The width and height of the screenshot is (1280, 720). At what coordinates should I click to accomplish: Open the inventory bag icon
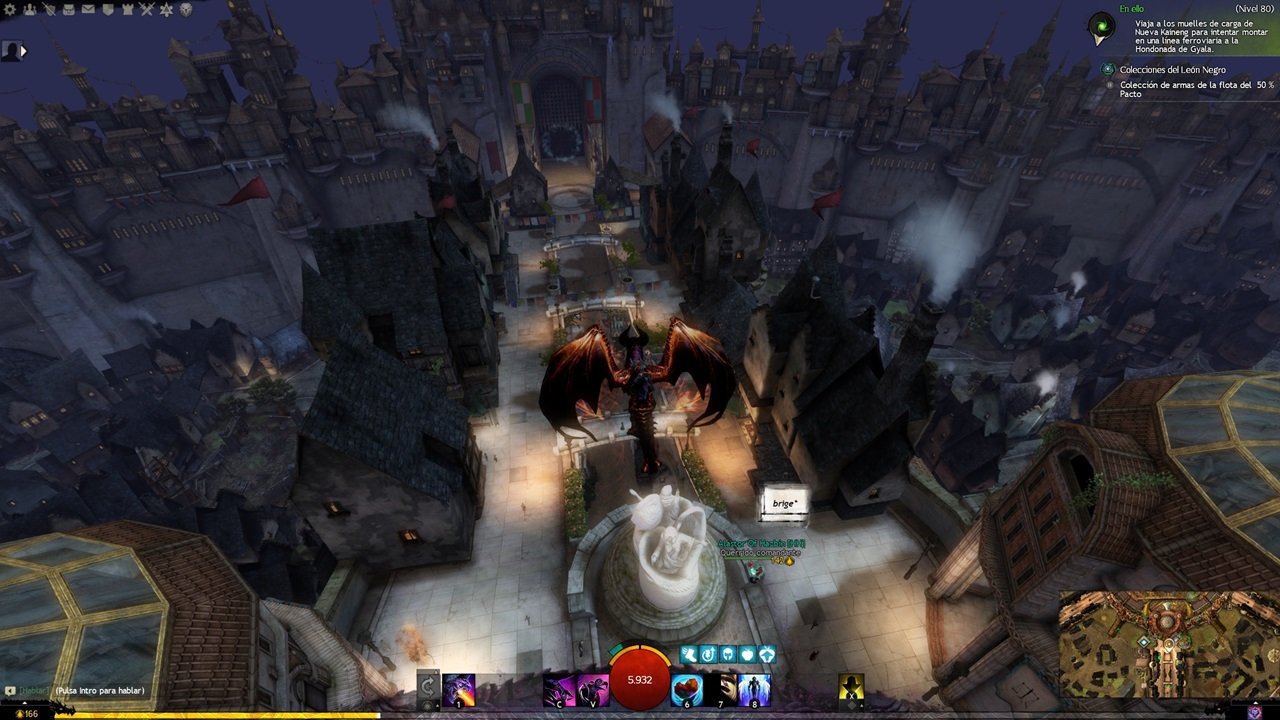[69, 9]
